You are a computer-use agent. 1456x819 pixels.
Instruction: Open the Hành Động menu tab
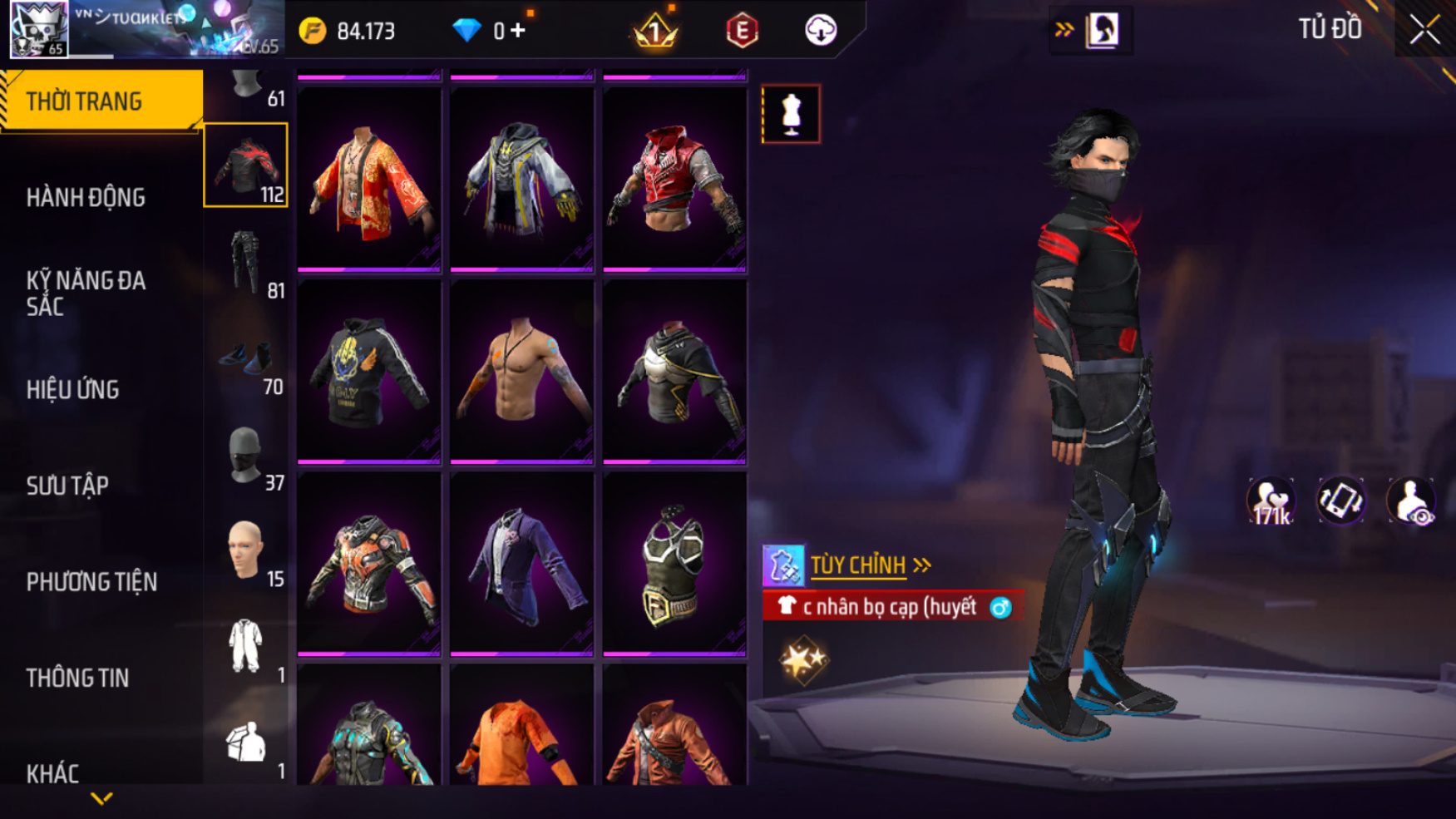click(x=86, y=198)
